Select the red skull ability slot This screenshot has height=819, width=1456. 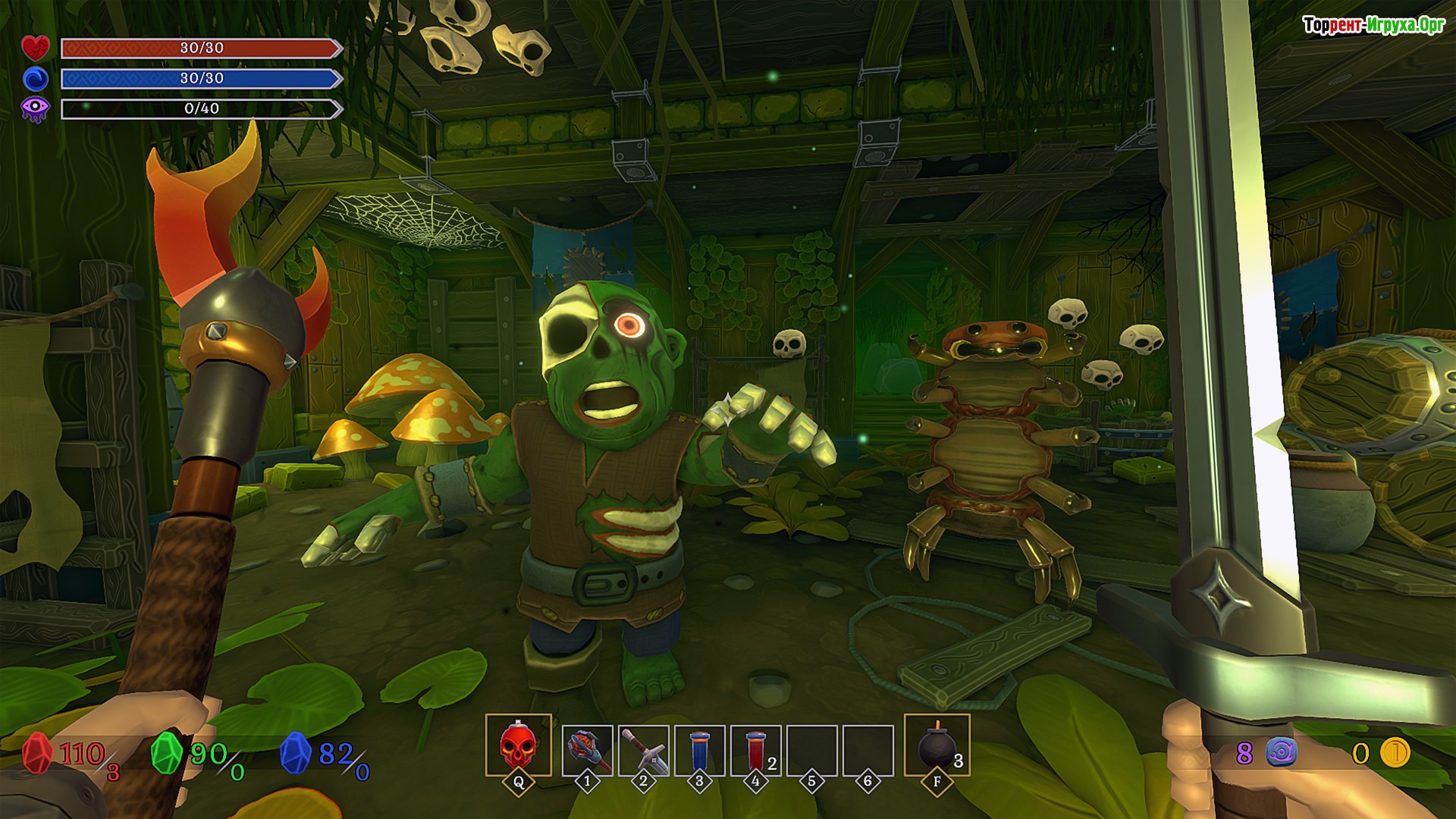pyautogui.click(x=518, y=745)
